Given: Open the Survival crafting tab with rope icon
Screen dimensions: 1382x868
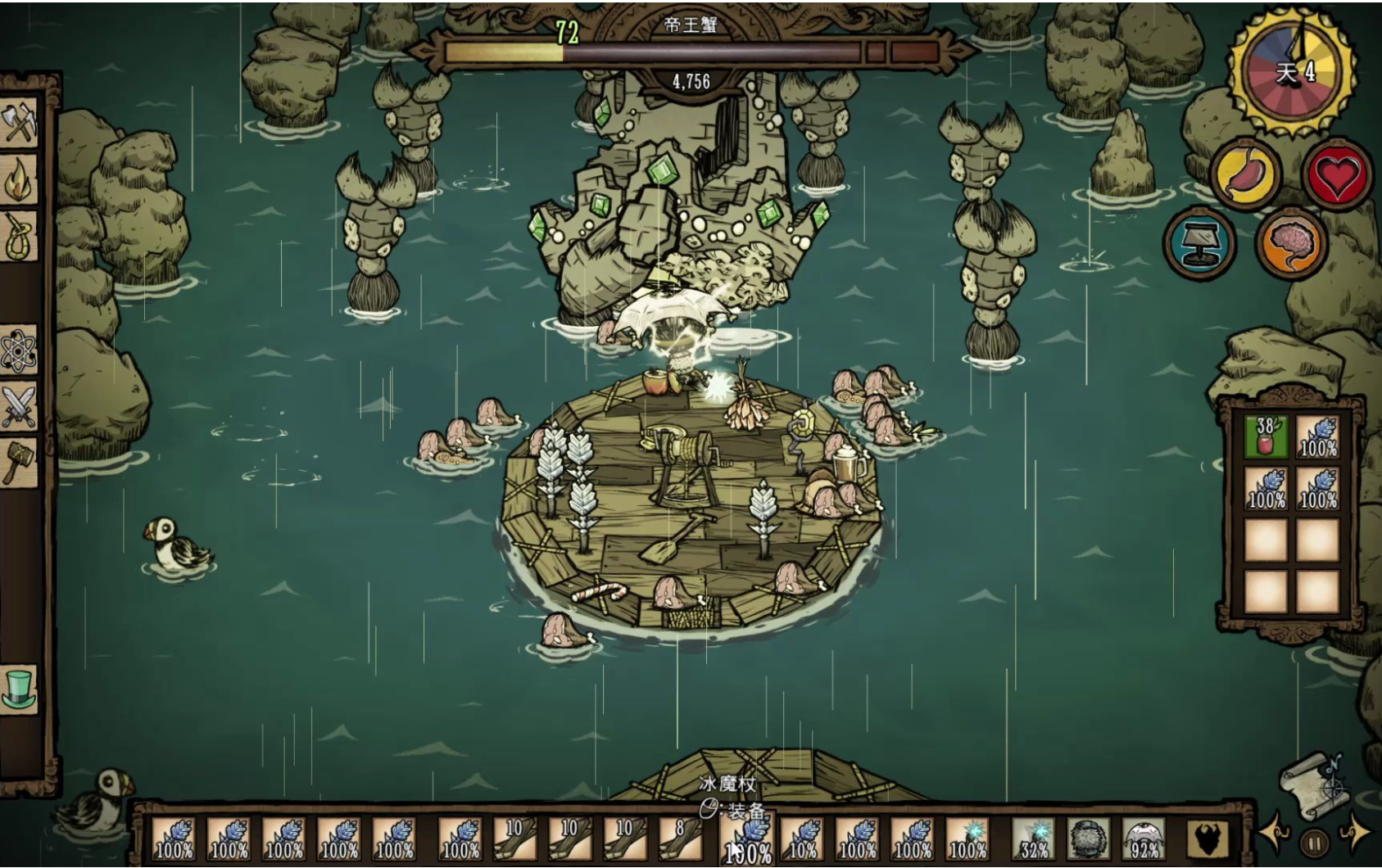Looking at the screenshot, I should [x=20, y=237].
